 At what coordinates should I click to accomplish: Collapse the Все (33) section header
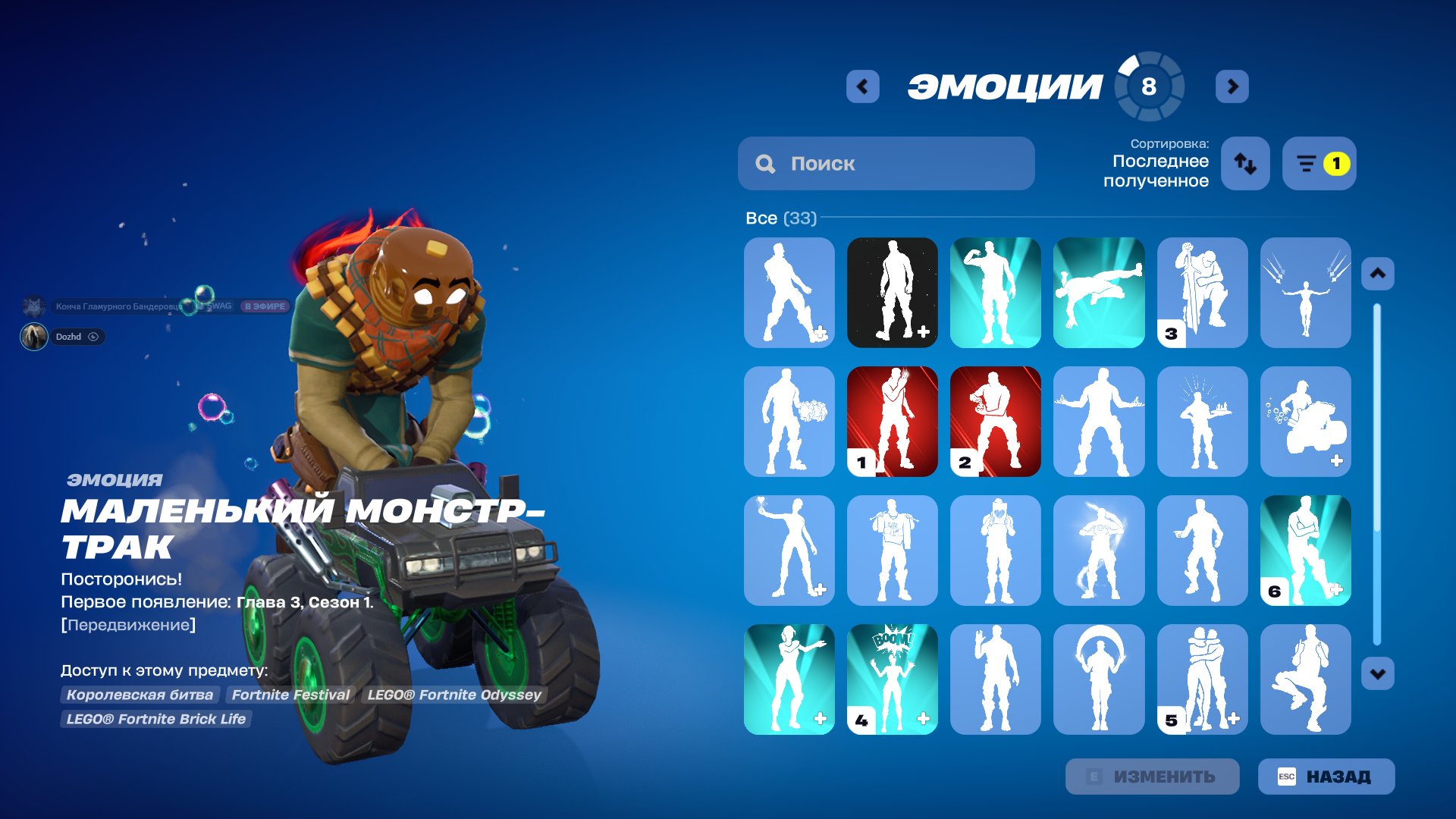point(780,218)
